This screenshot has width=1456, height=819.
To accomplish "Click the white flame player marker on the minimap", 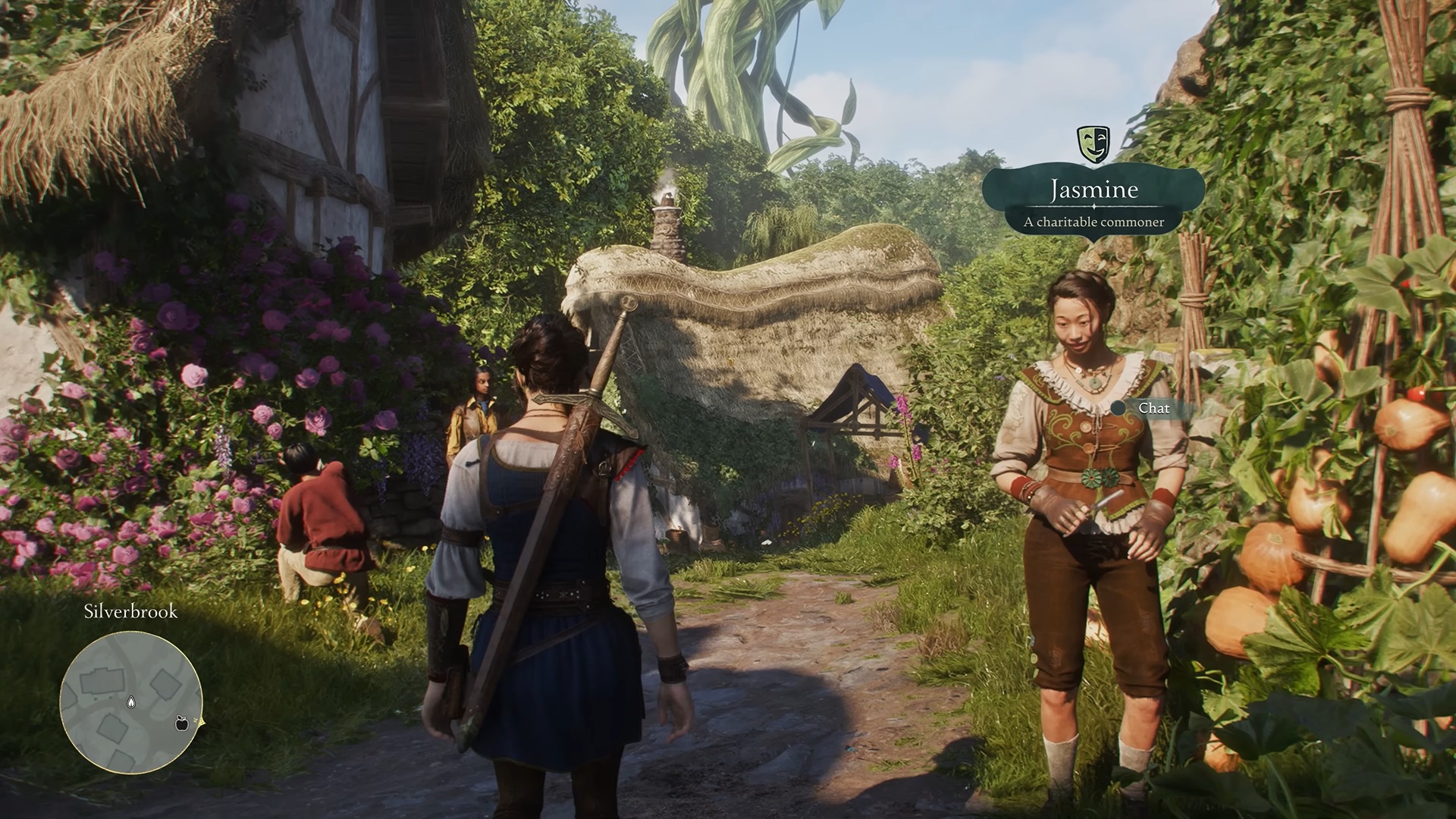I will coord(131,702).
